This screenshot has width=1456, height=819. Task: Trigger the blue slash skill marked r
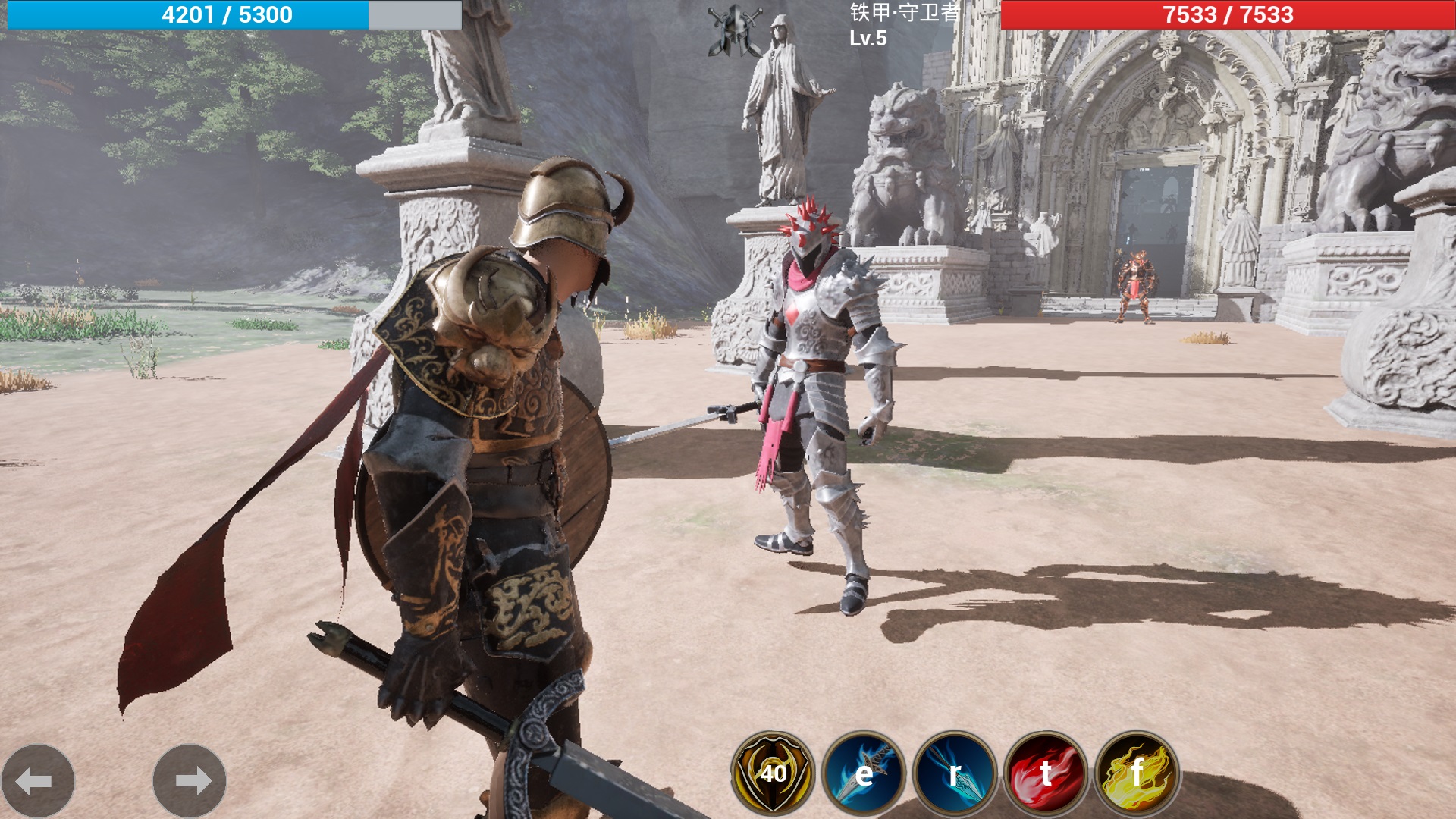coord(955,773)
